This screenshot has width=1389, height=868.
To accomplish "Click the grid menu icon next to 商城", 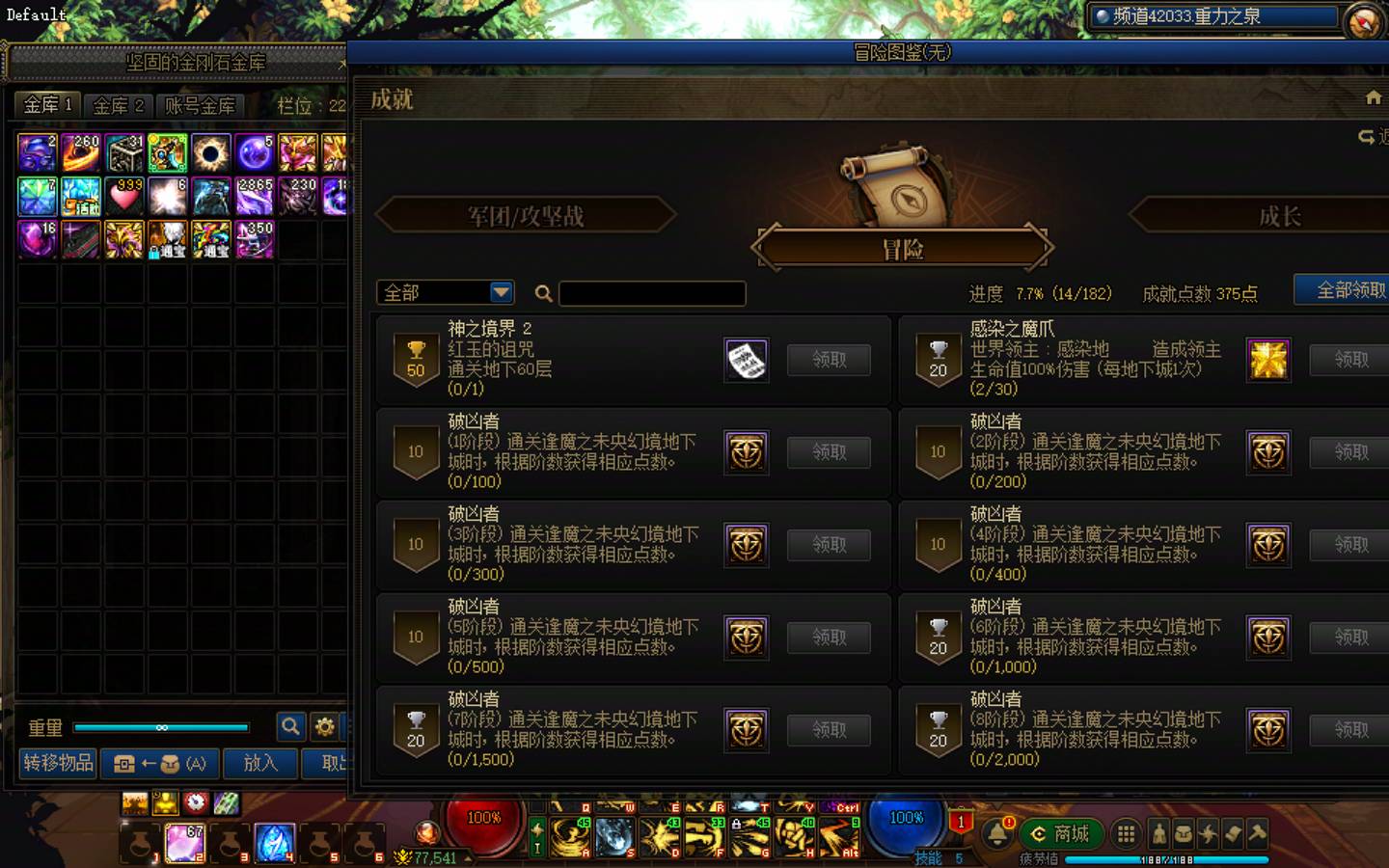I will 1126,834.
